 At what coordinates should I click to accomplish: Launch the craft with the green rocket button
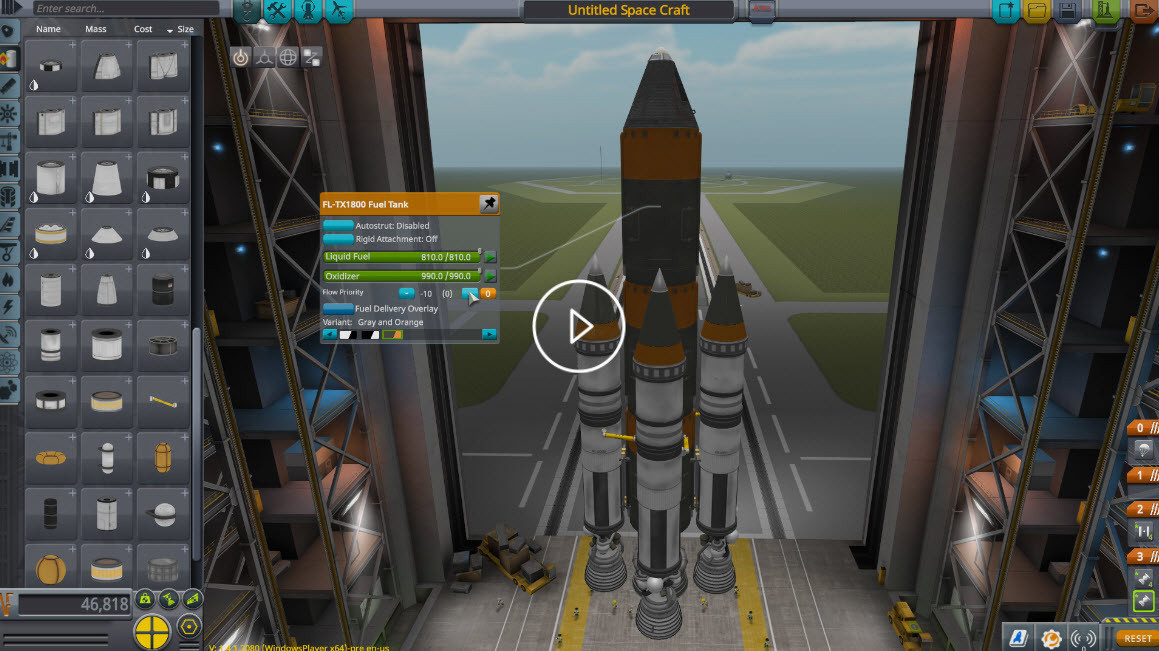pos(1104,11)
